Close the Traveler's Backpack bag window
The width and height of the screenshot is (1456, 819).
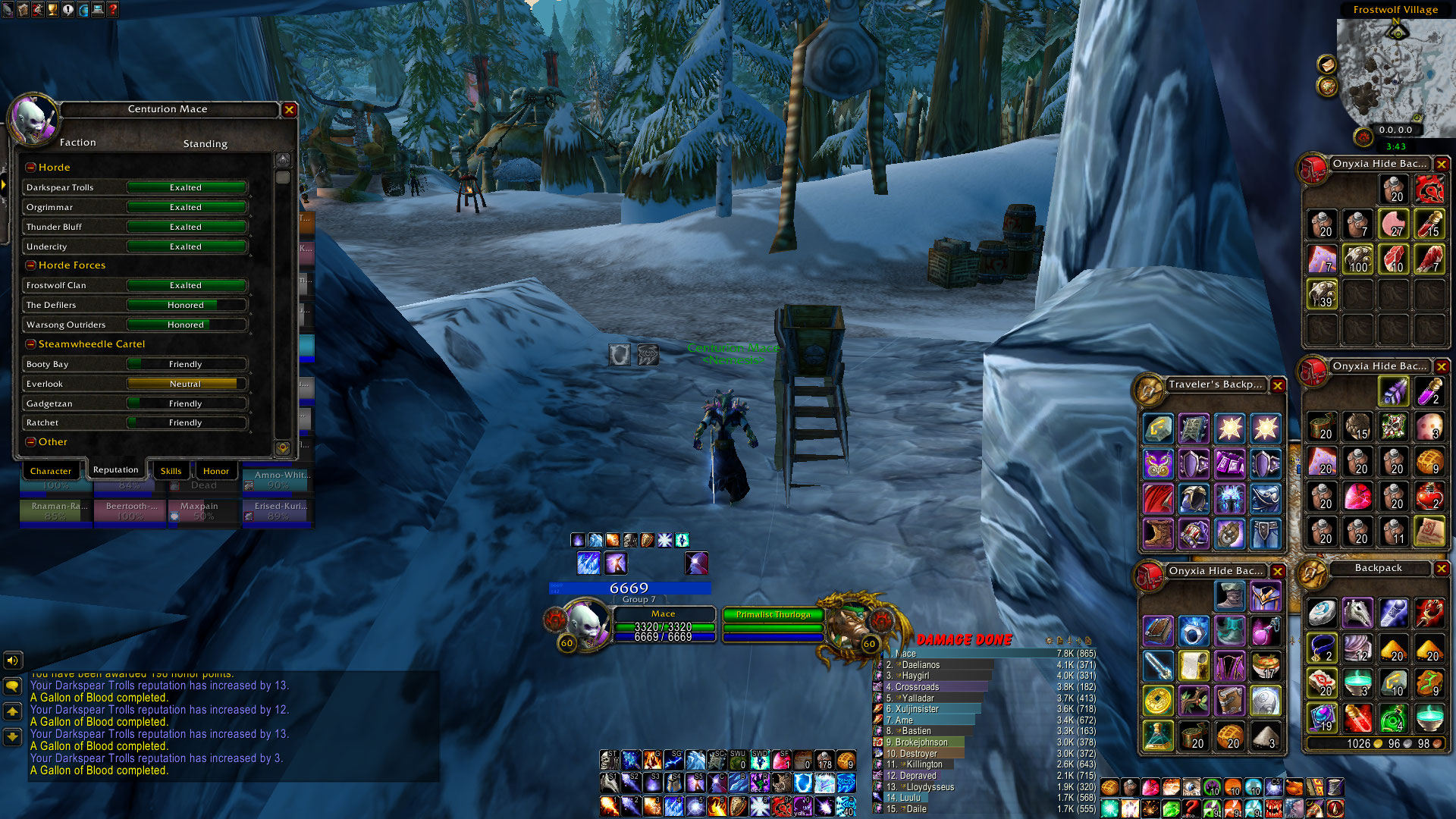[1278, 385]
